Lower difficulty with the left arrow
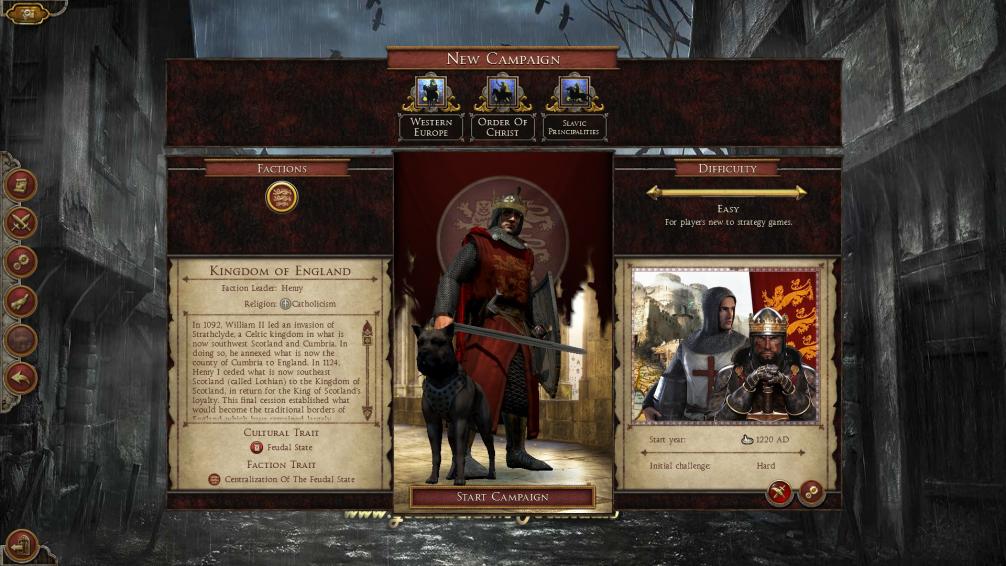Image resolution: width=1006 pixels, height=566 pixels. click(654, 192)
